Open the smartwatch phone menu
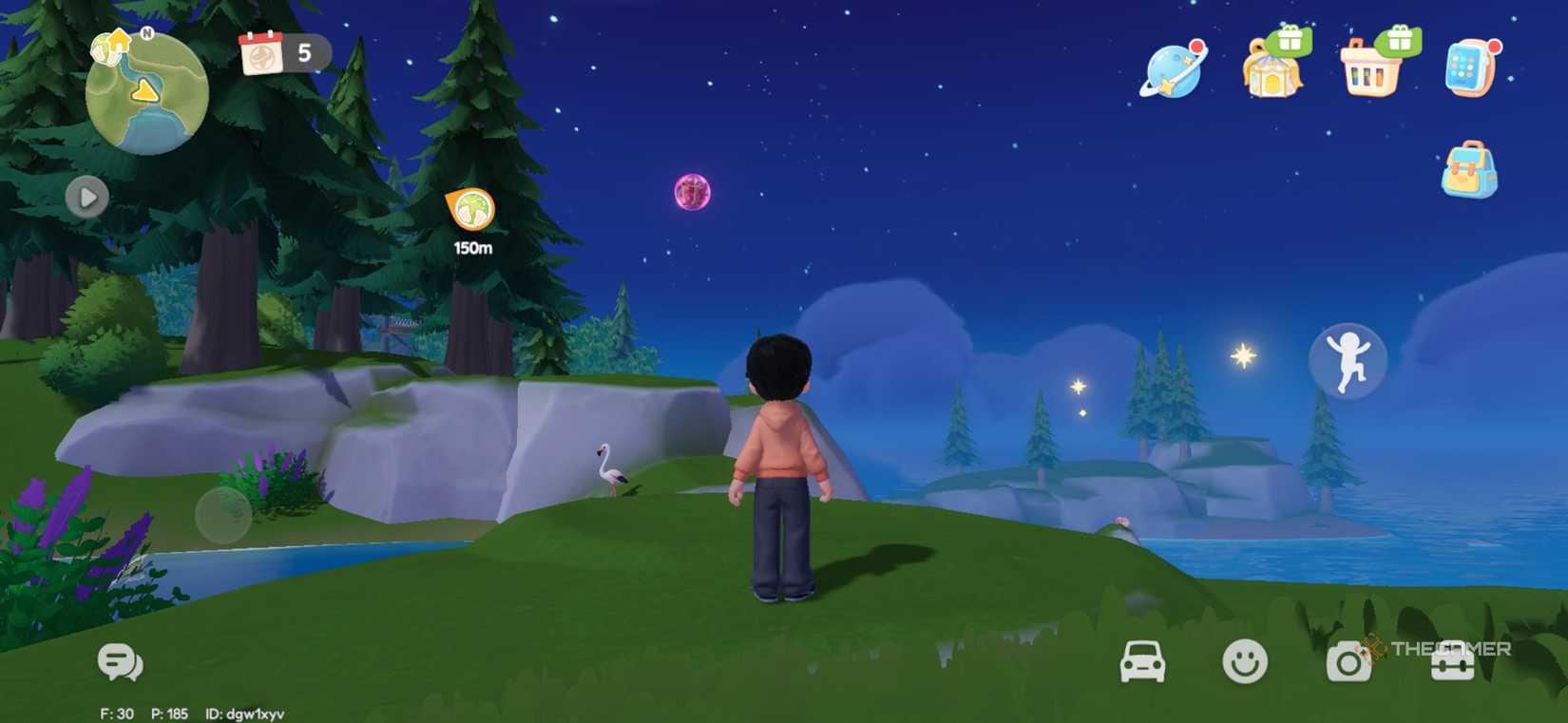 pyautogui.click(x=1466, y=71)
